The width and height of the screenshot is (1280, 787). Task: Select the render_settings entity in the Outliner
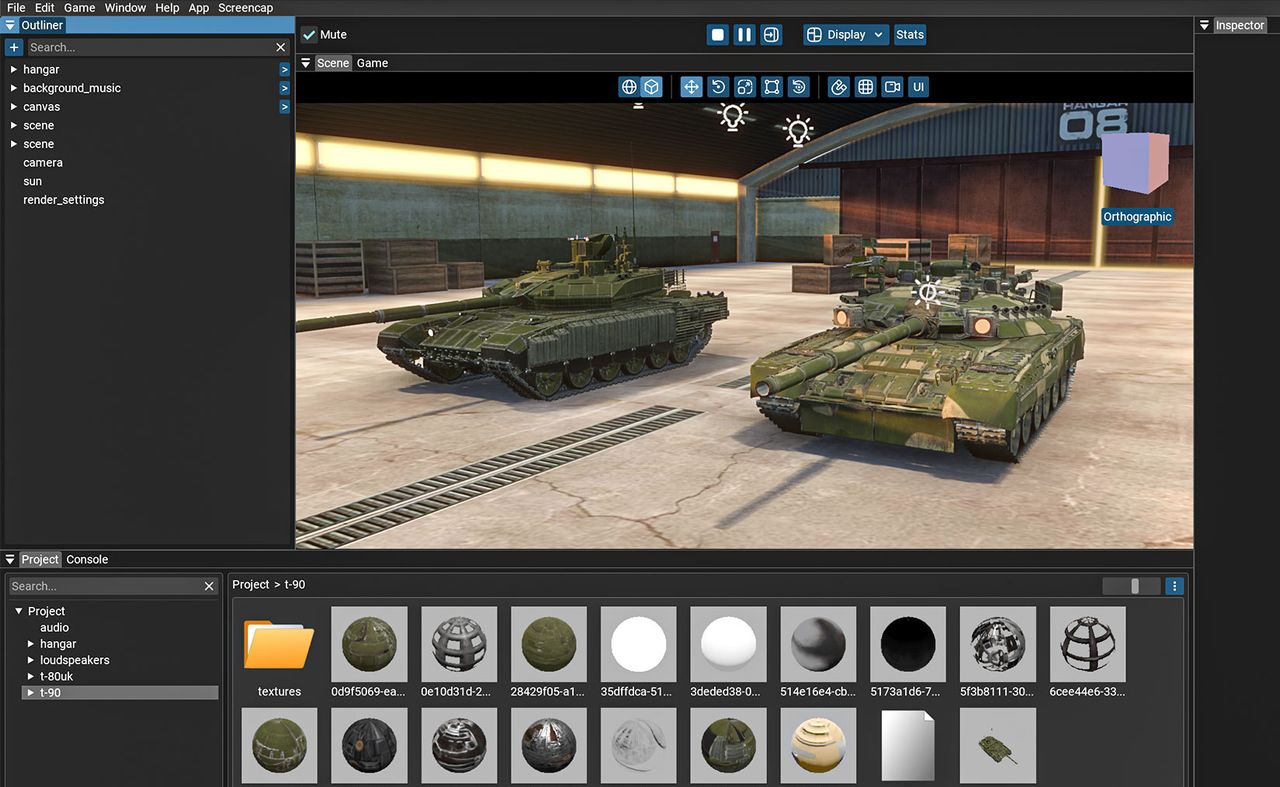tap(64, 200)
